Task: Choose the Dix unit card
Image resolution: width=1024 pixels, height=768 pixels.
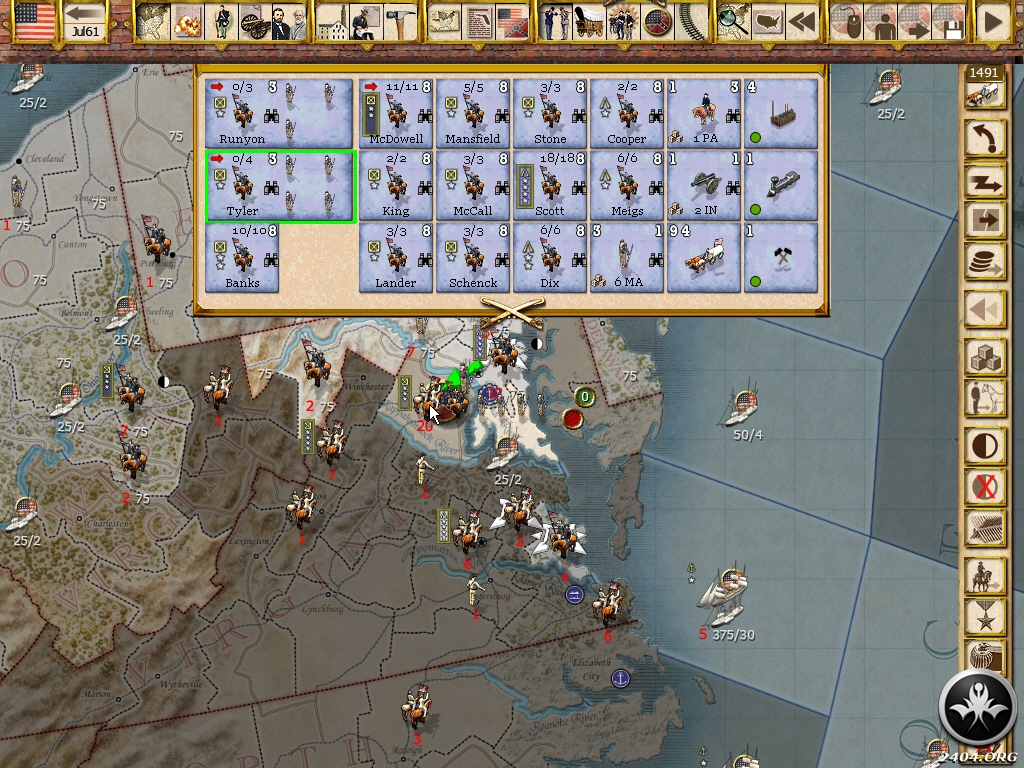Action: click(550, 258)
